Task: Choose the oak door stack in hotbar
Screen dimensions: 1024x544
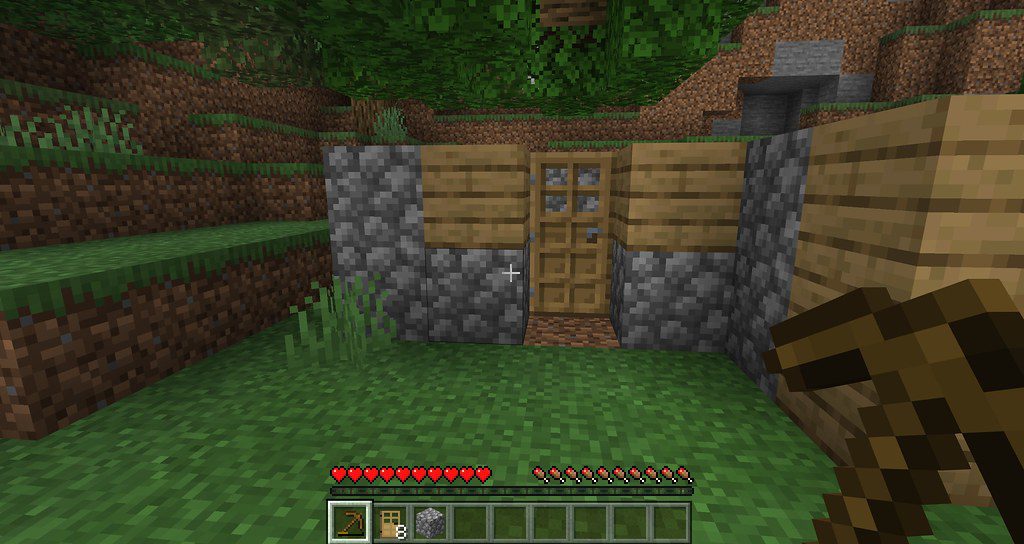Action: click(390, 522)
